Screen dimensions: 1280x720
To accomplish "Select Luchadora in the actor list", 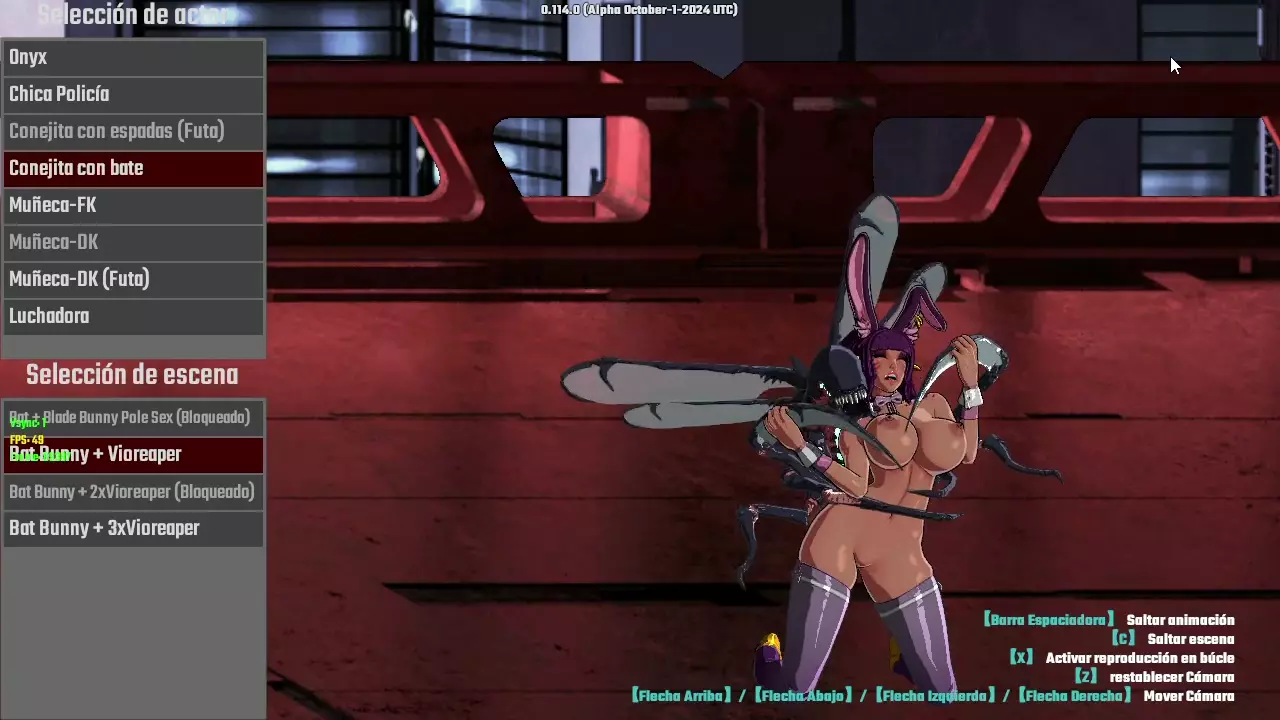I will pyautogui.click(x=132, y=317).
